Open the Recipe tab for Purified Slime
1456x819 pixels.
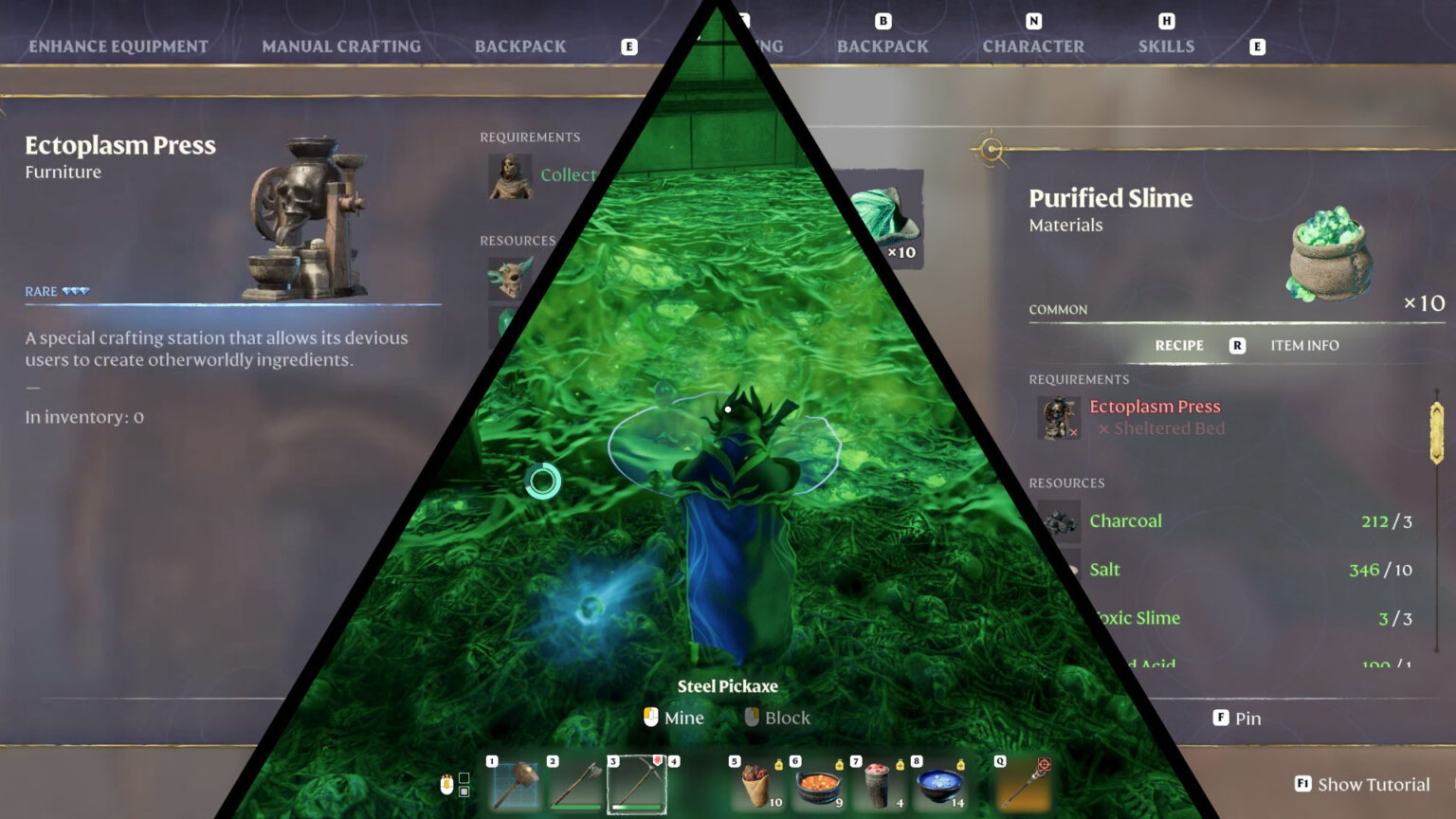tap(1178, 345)
